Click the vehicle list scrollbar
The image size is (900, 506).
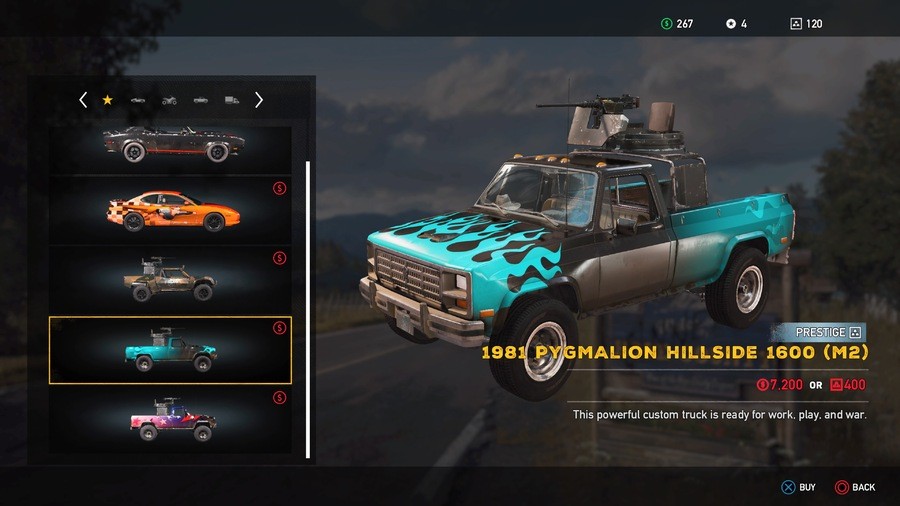pyautogui.click(x=307, y=300)
